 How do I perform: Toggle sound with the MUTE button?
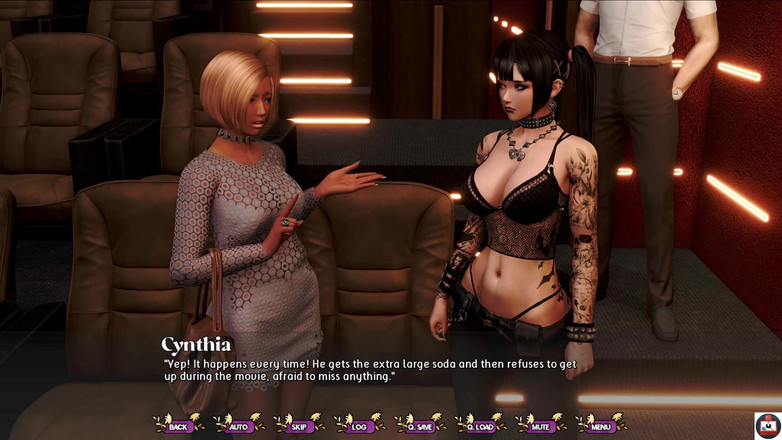(541, 426)
